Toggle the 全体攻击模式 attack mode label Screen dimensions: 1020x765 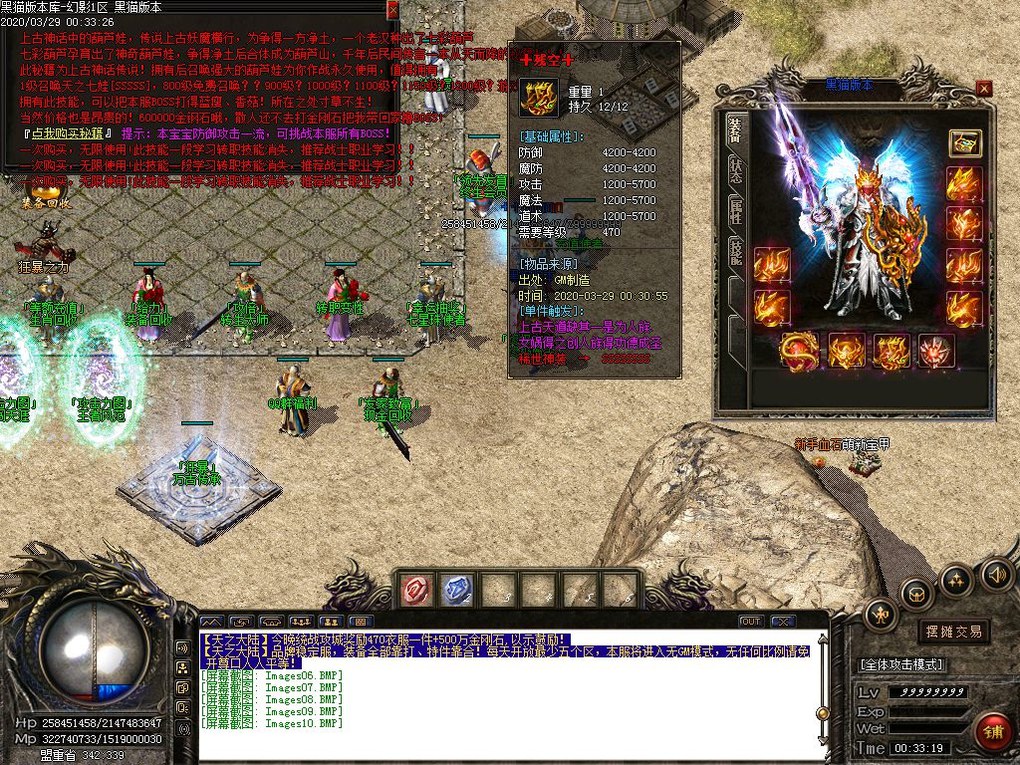[901, 664]
